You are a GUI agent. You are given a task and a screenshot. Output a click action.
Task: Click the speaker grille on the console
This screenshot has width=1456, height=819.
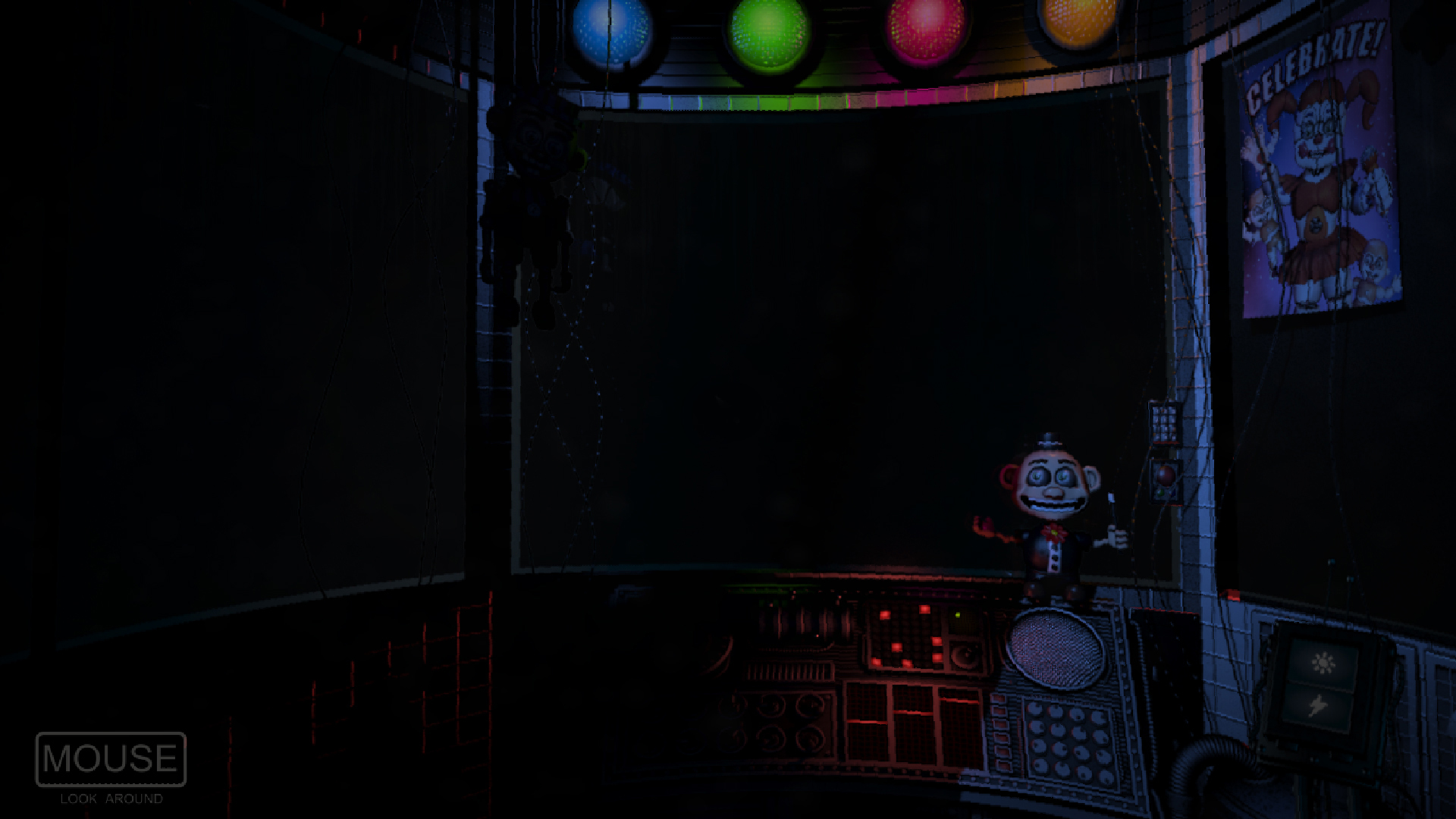(x=1054, y=646)
